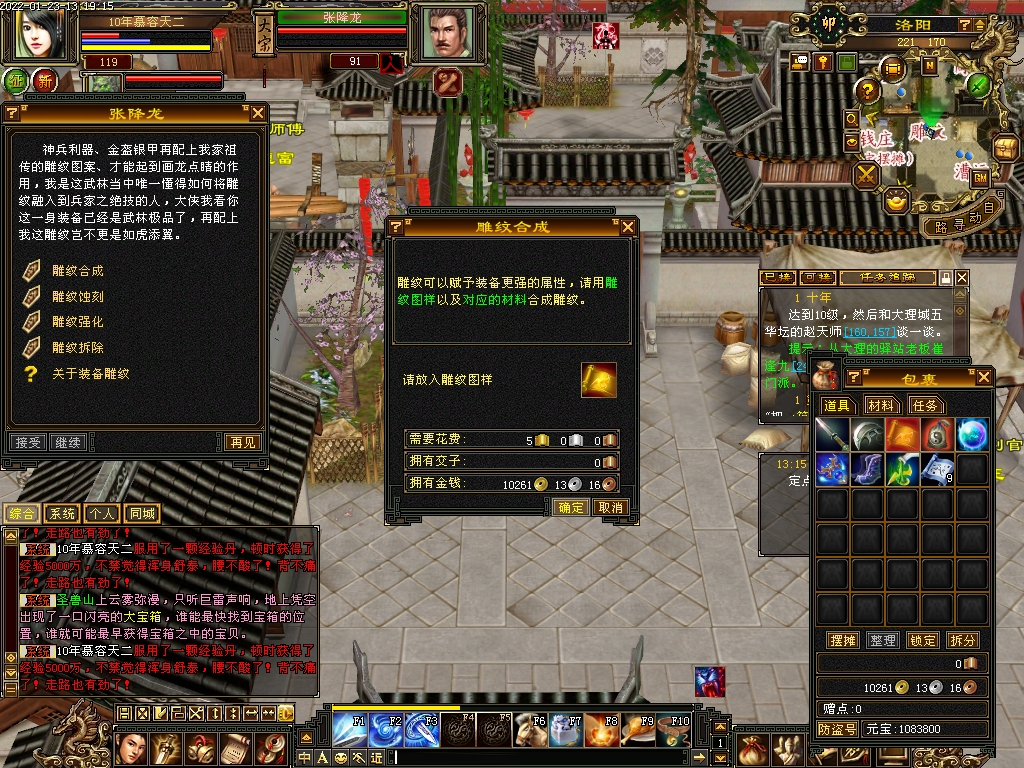Screen dimensions: 1024x768
Task: Select the purple boots in the bag
Action: [x=868, y=468]
